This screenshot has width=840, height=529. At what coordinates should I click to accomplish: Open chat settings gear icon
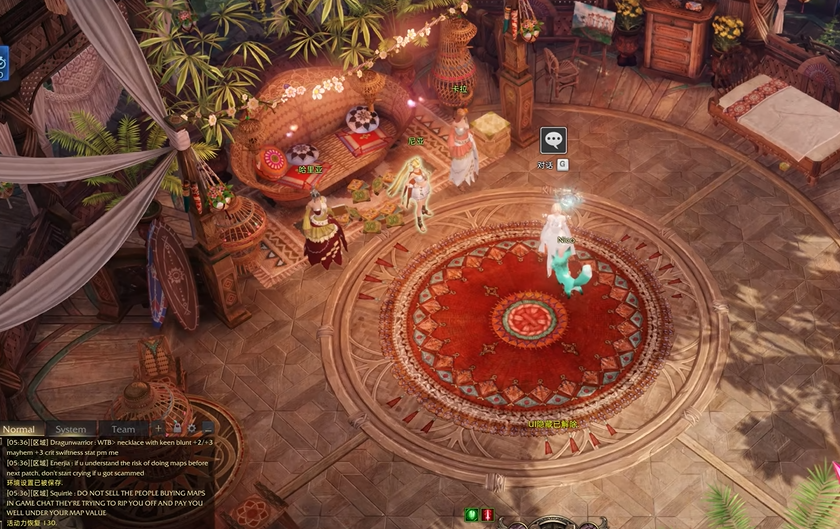(192, 429)
